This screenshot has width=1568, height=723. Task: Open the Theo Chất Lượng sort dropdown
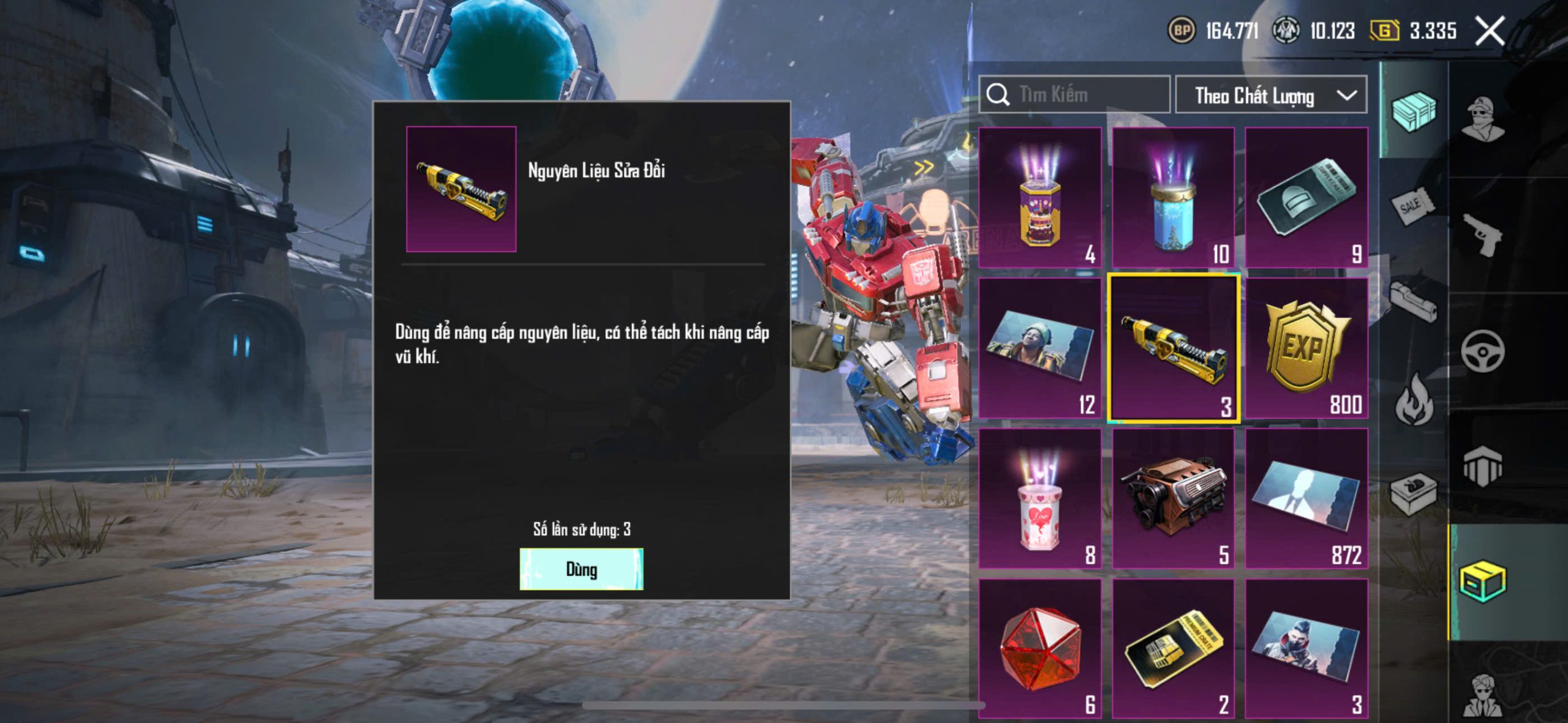click(x=1271, y=95)
